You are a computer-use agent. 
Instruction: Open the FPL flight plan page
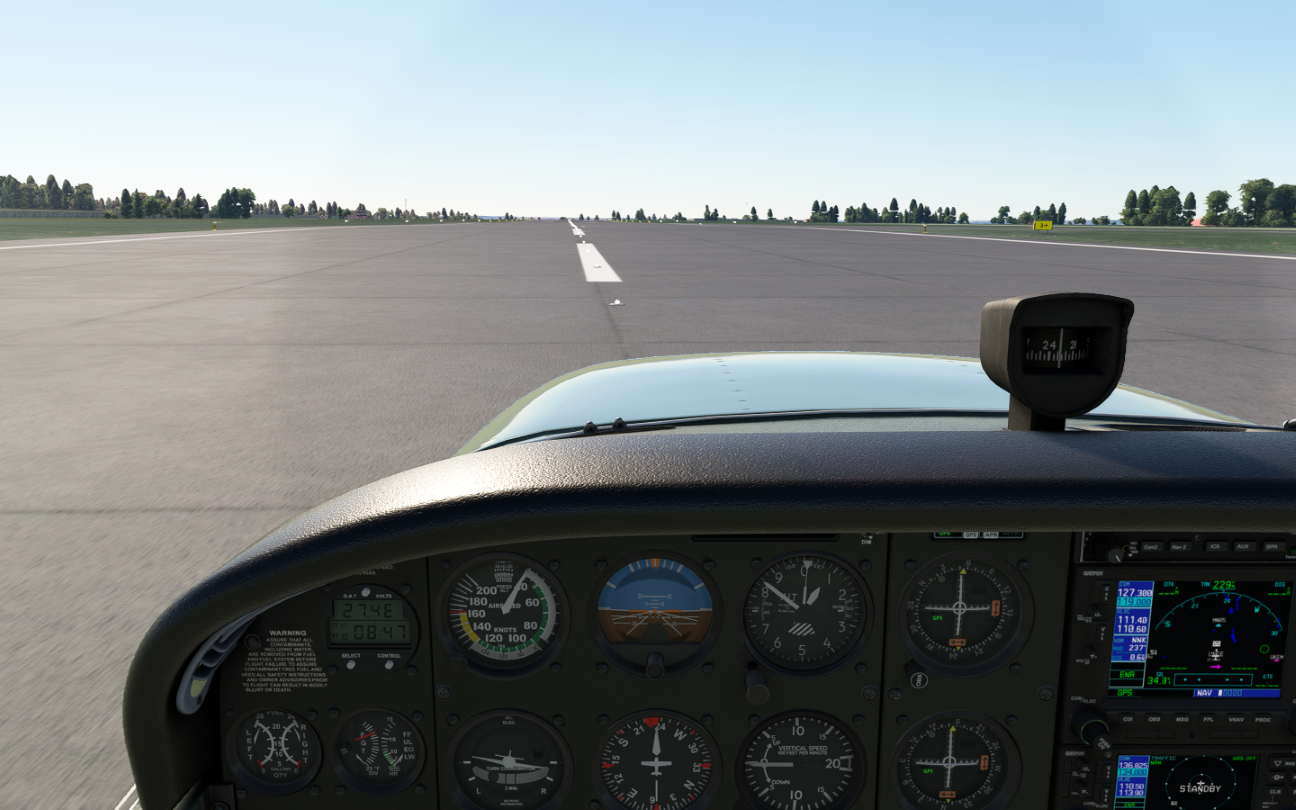(1208, 718)
